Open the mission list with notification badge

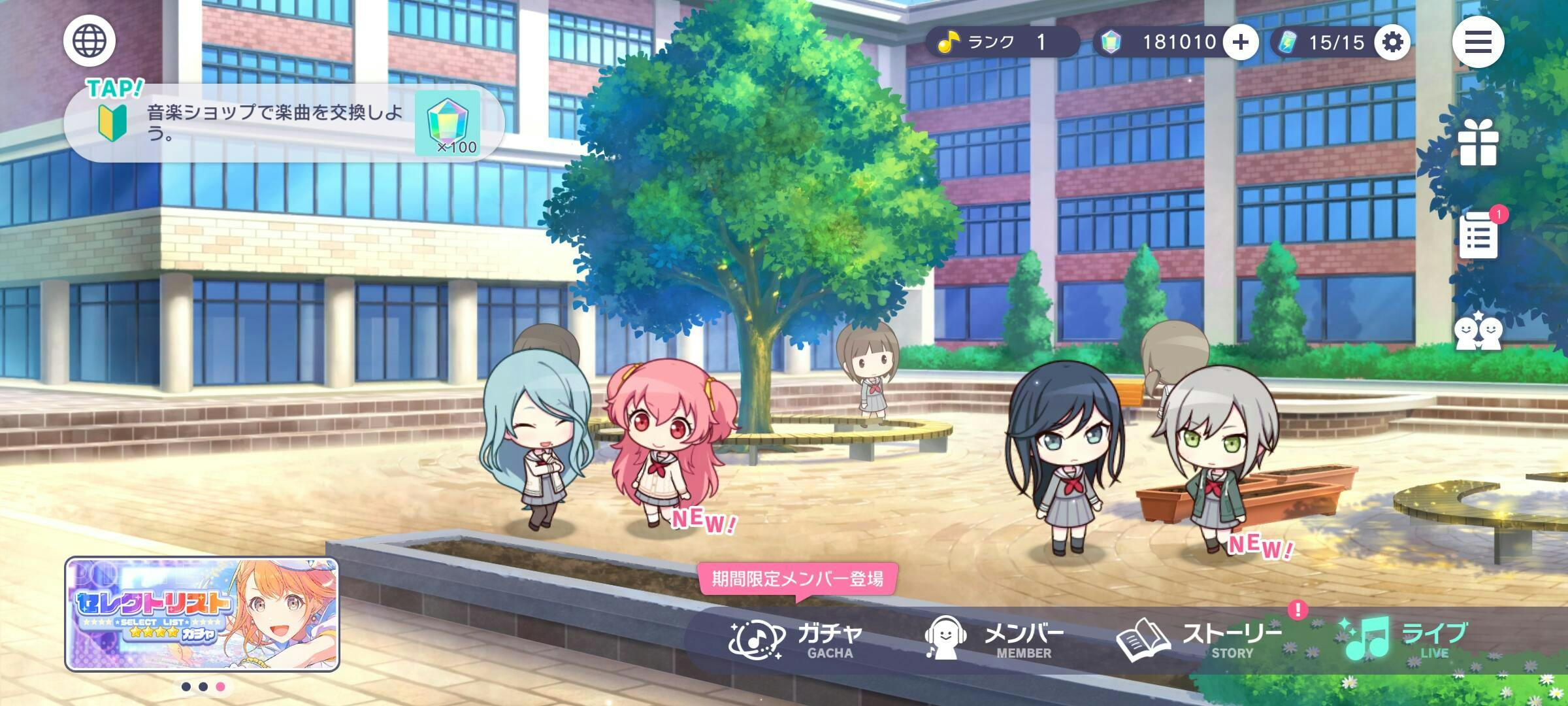[x=1478, y=235]
